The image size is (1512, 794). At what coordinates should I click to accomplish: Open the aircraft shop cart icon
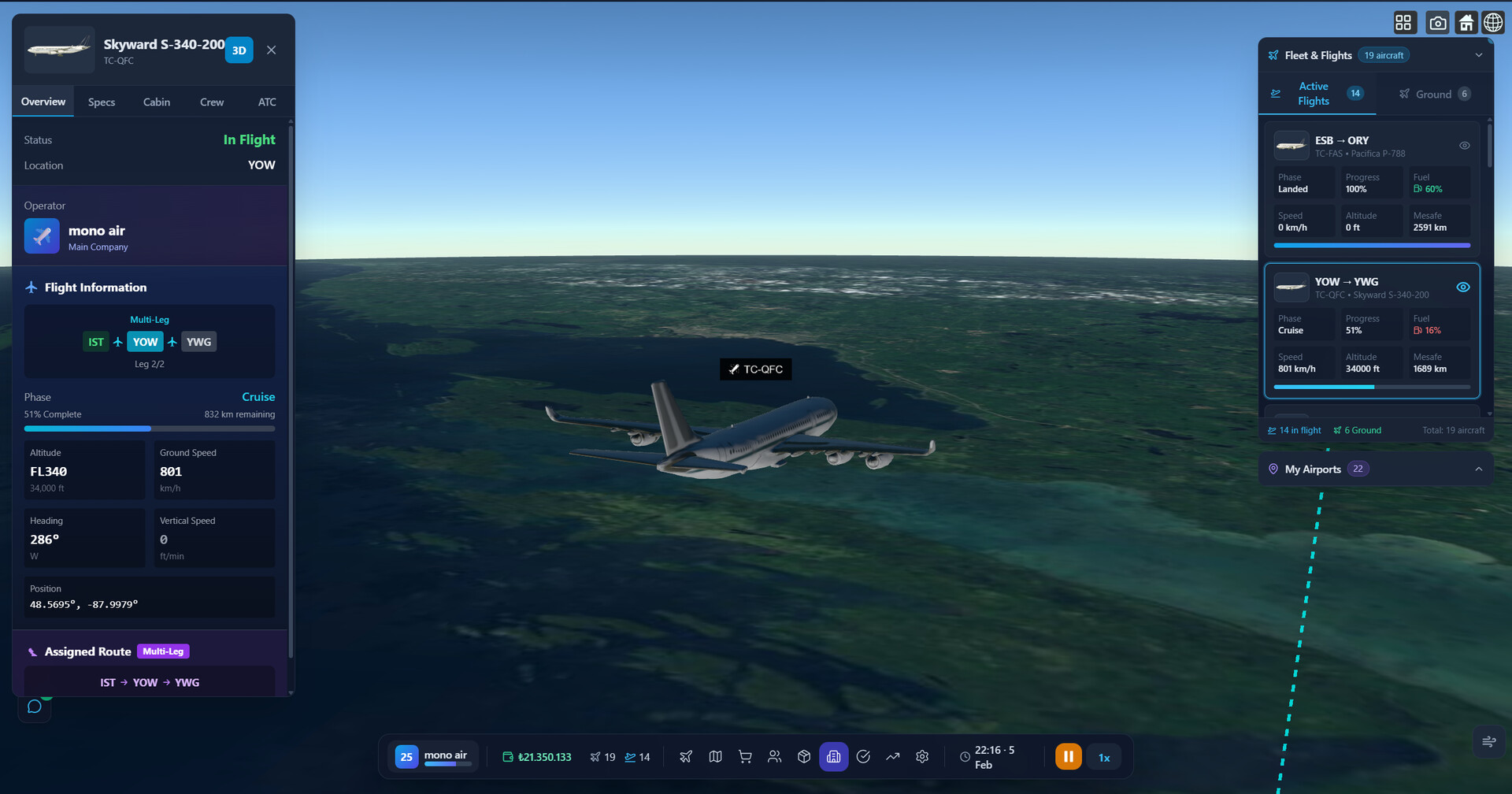(x=744, y=756)
